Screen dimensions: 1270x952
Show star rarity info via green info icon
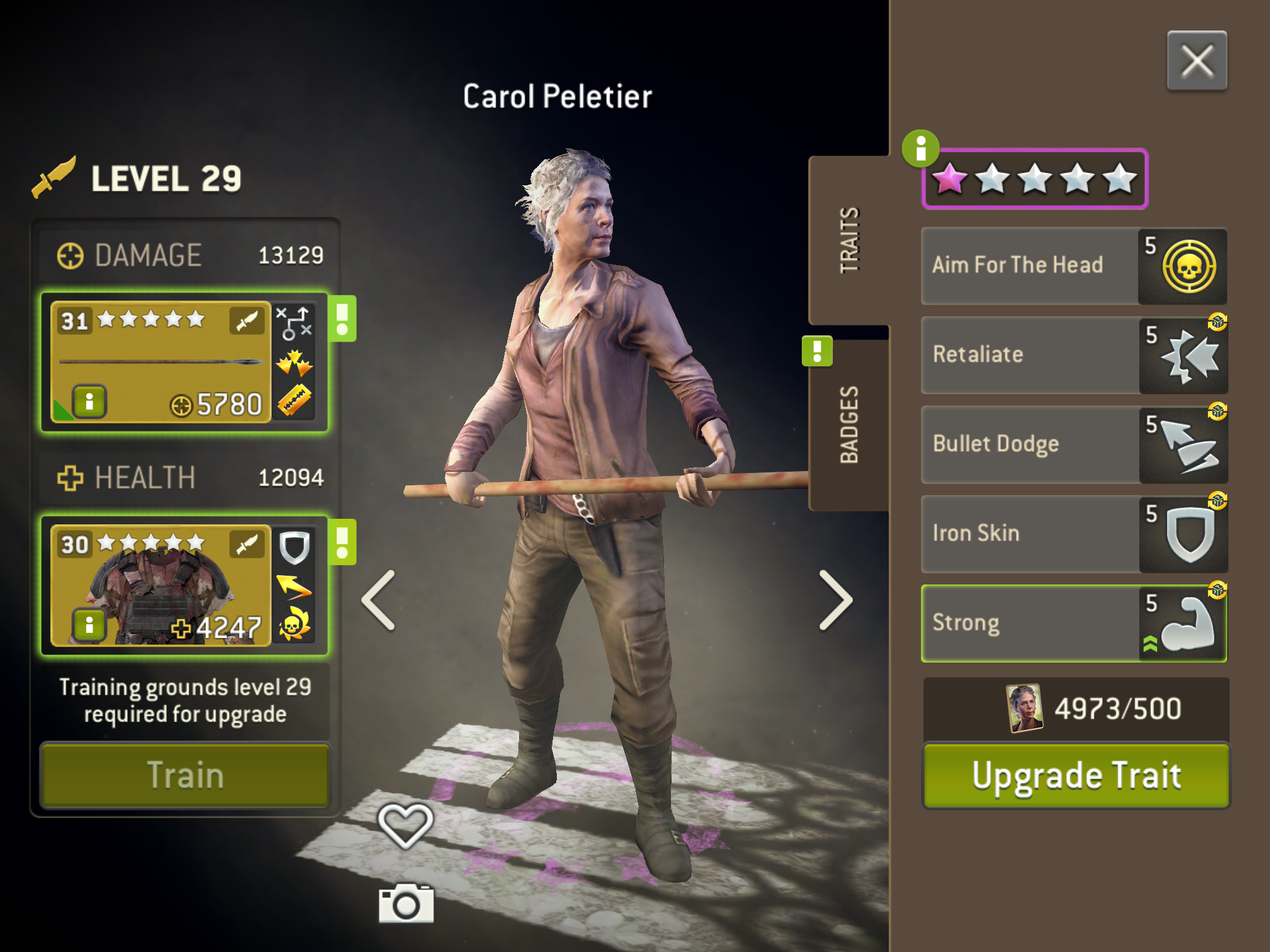point(920,149)
